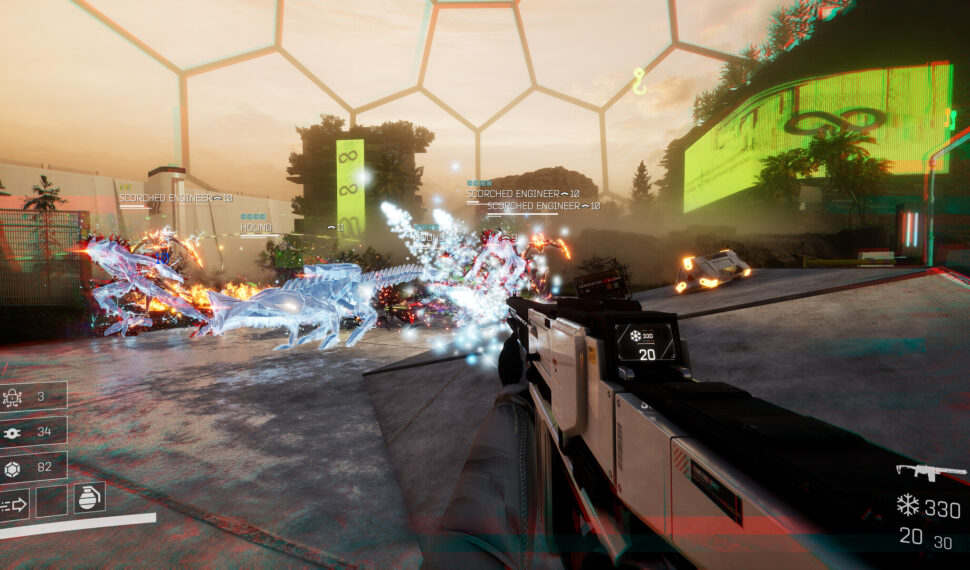Select the grenade slot icon
970x570 pixels.
89,498
